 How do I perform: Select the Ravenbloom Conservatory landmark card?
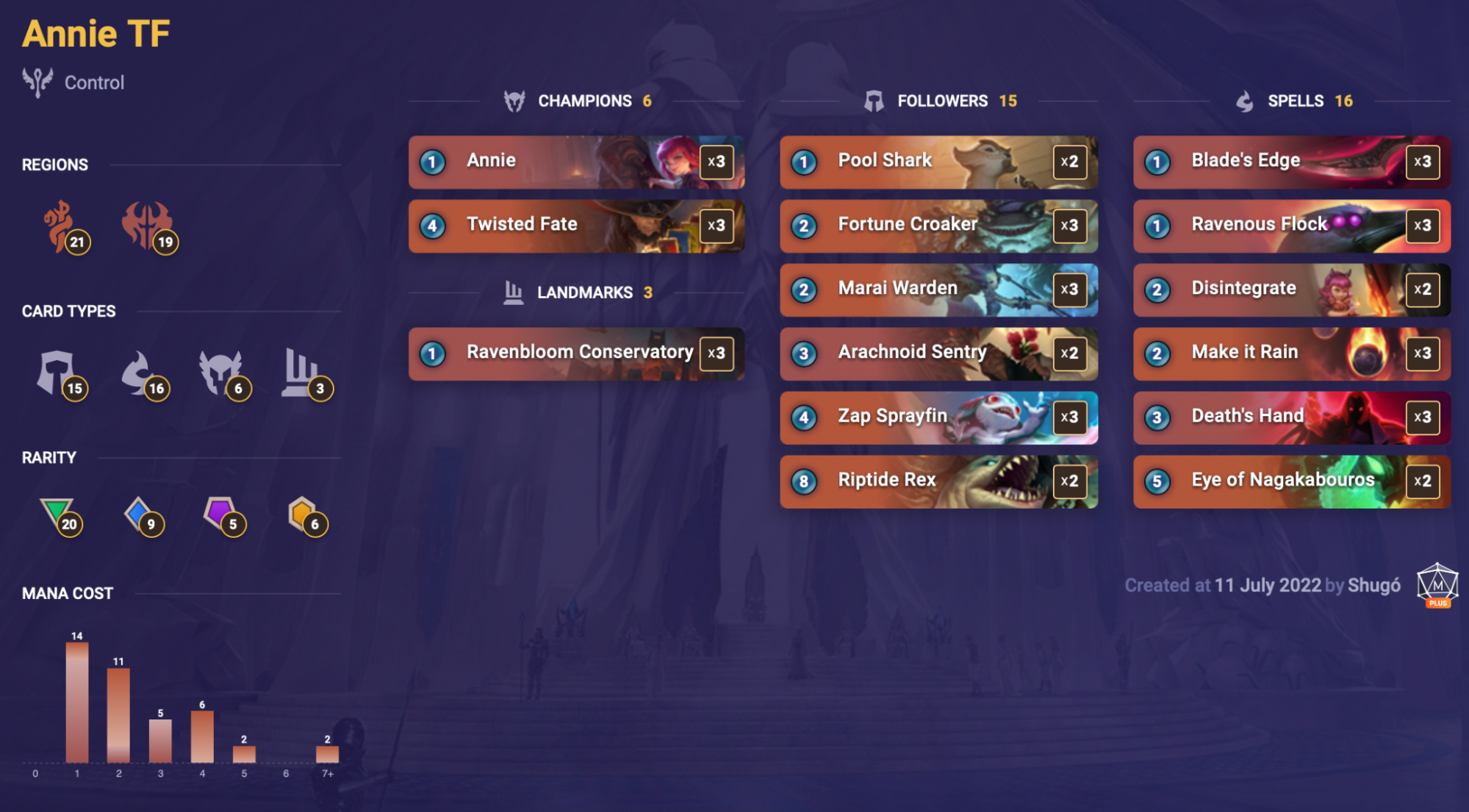[x=575, y=353]
